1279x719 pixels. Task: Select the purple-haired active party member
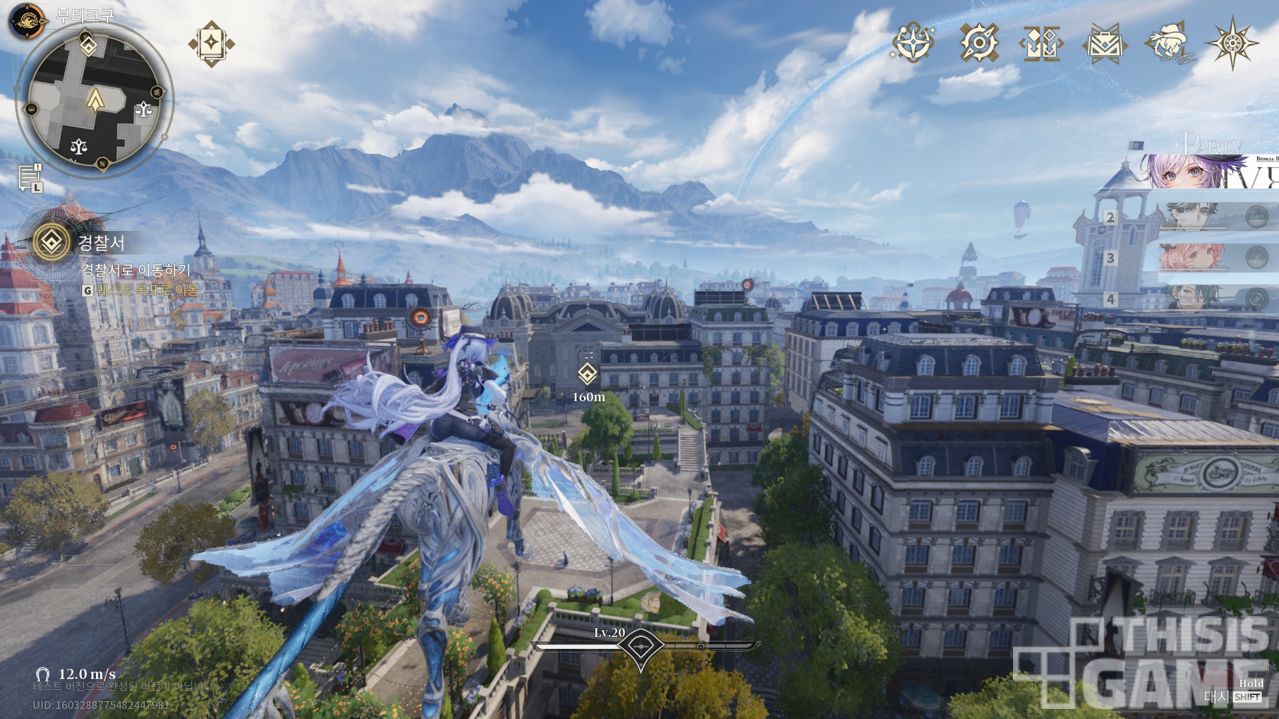[1195, 171]
